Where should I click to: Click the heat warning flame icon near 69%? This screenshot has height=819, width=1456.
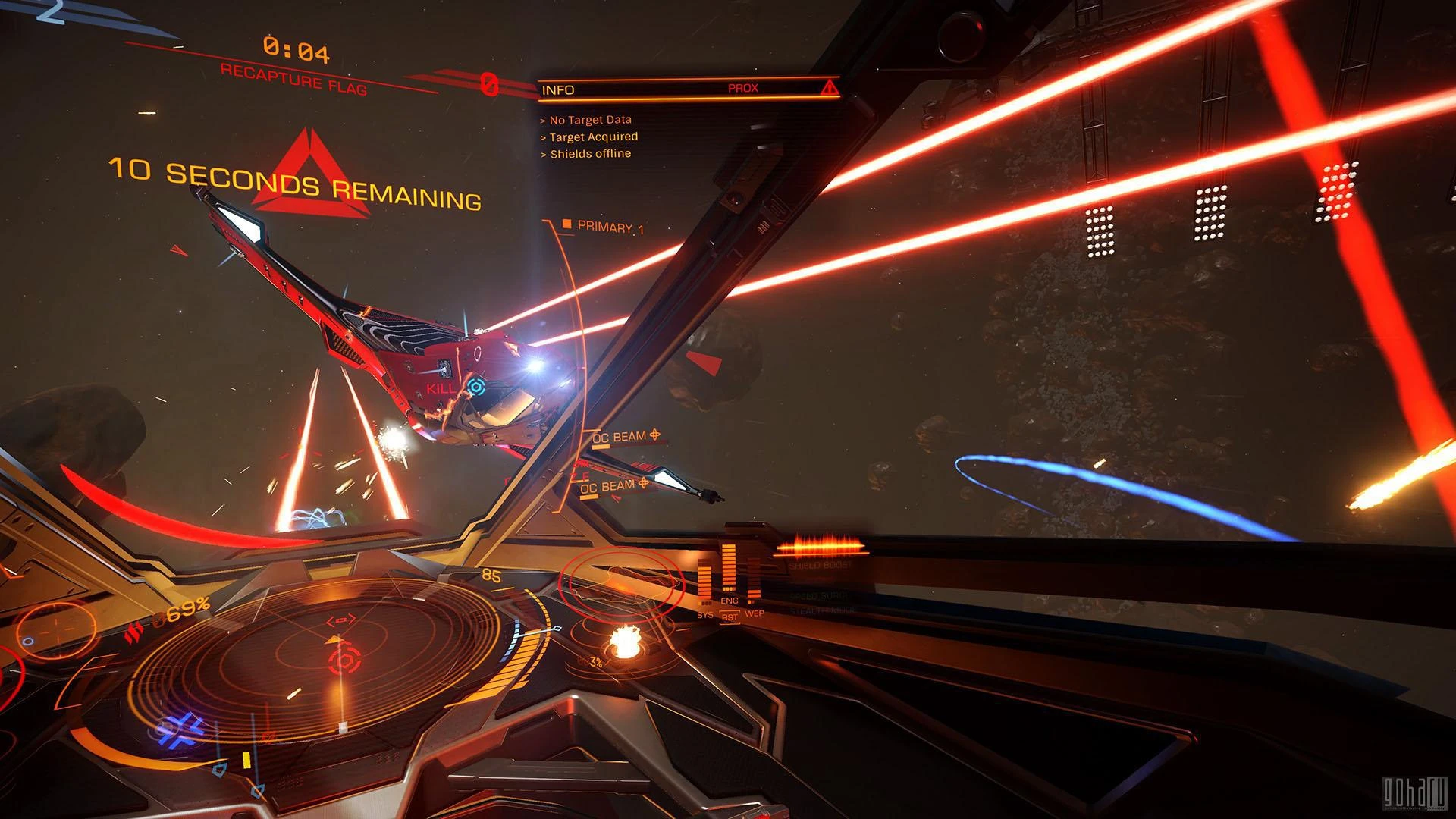point(135,632)
